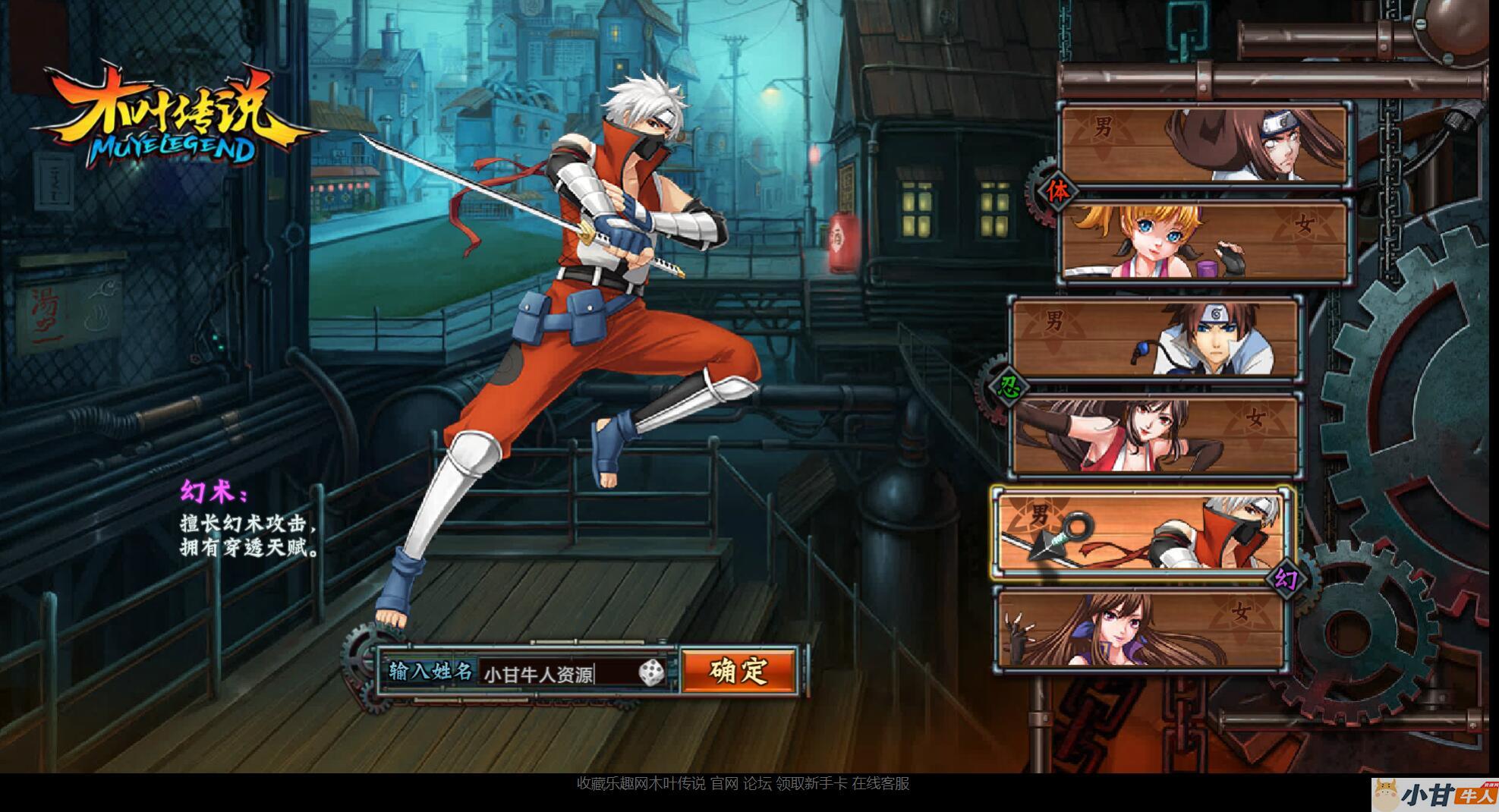Pick the female ninjutsu character in red
The width and height of the screenshot is (1499, 812).
pos(1154,435)
